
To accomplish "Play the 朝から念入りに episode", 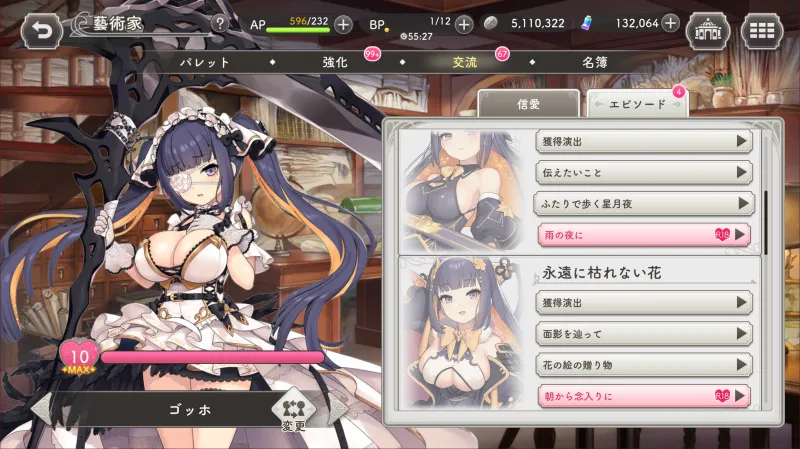I will click(643, 396).
